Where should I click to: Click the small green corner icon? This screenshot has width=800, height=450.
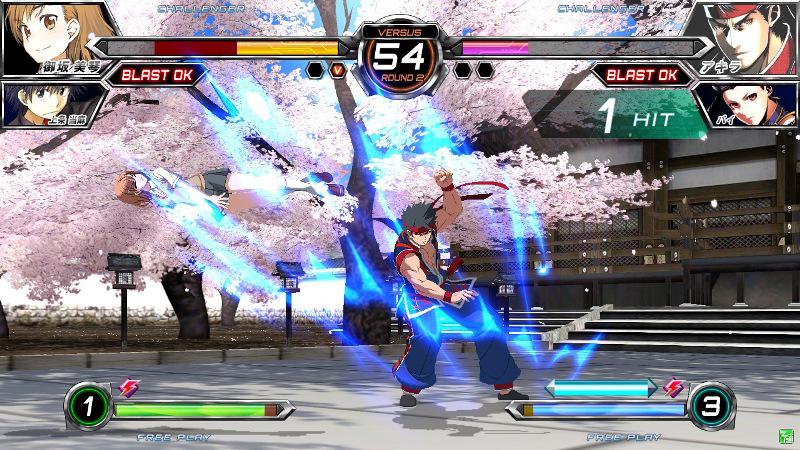[786, 437]
